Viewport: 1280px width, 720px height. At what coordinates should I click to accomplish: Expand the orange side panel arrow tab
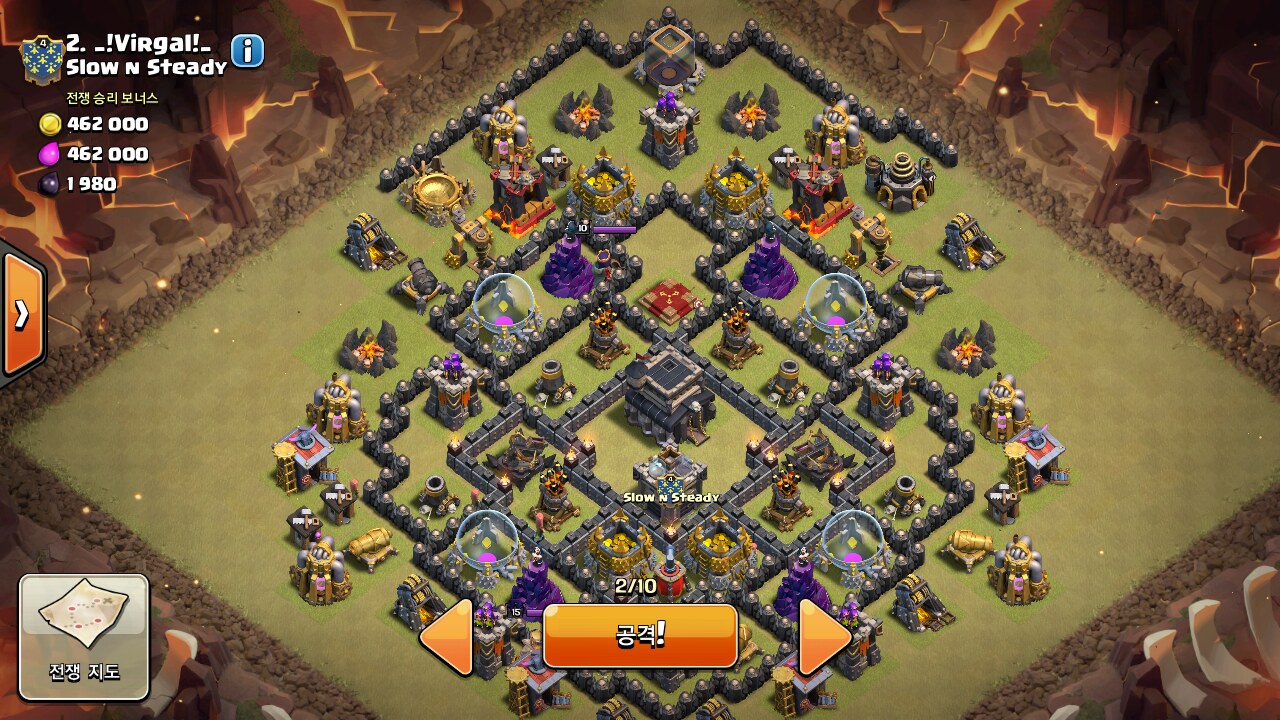pos(22,314)
